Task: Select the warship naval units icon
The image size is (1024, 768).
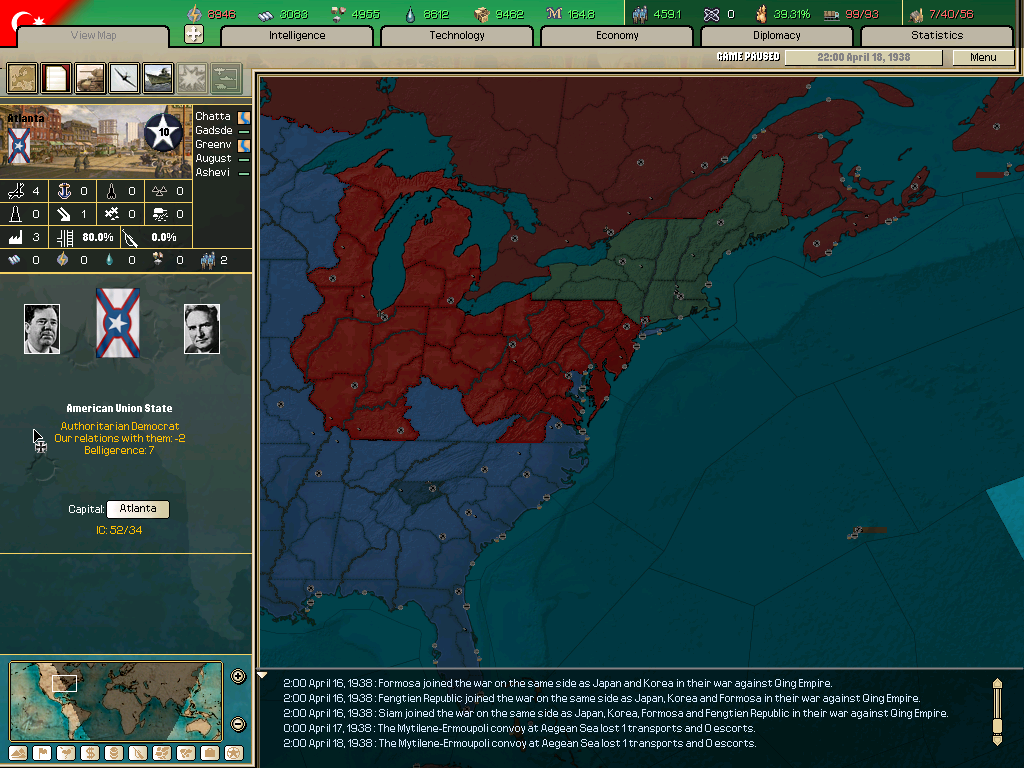Action: pos(158,77)
